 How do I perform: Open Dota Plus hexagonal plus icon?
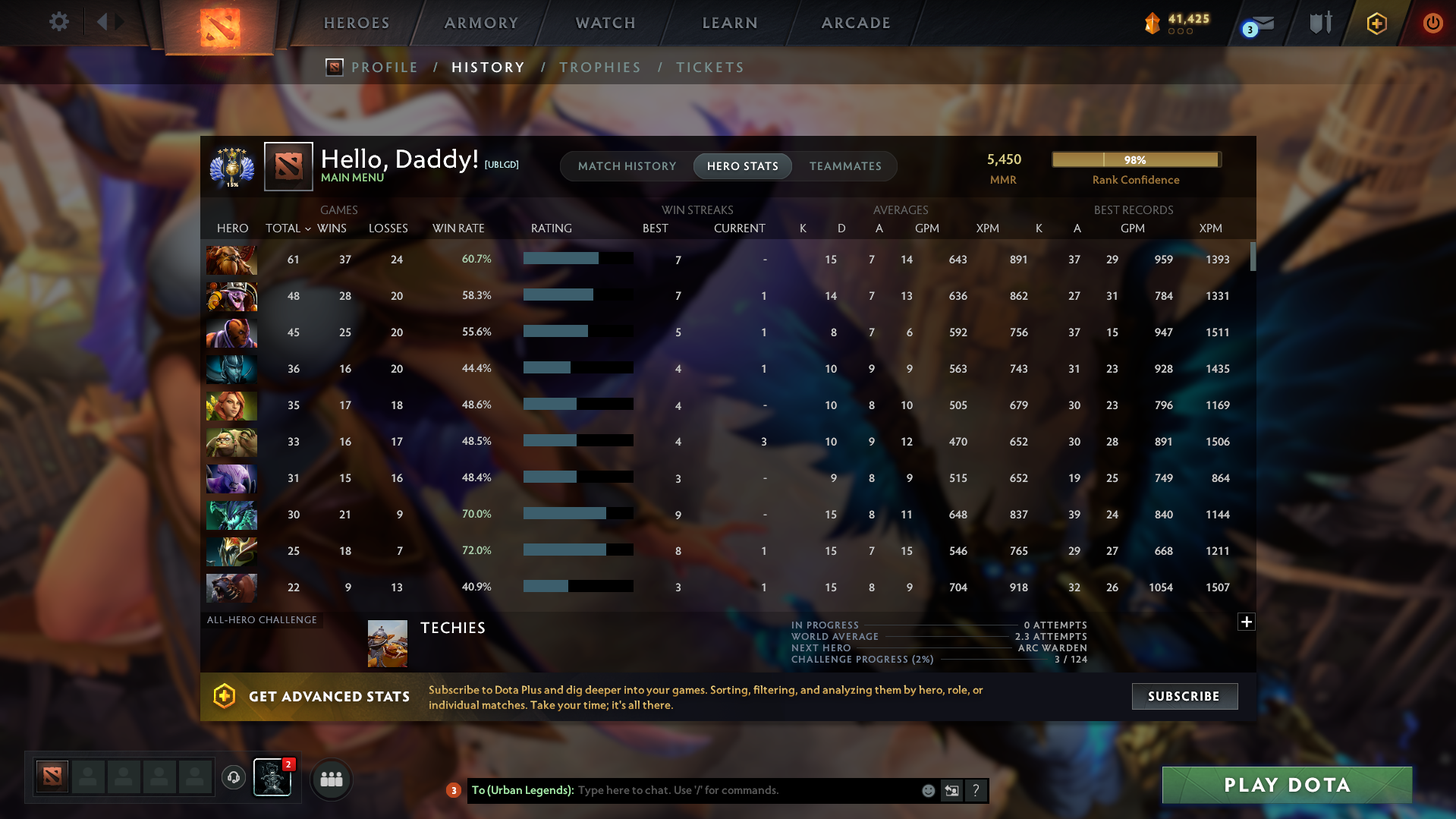click(1376, 23)
